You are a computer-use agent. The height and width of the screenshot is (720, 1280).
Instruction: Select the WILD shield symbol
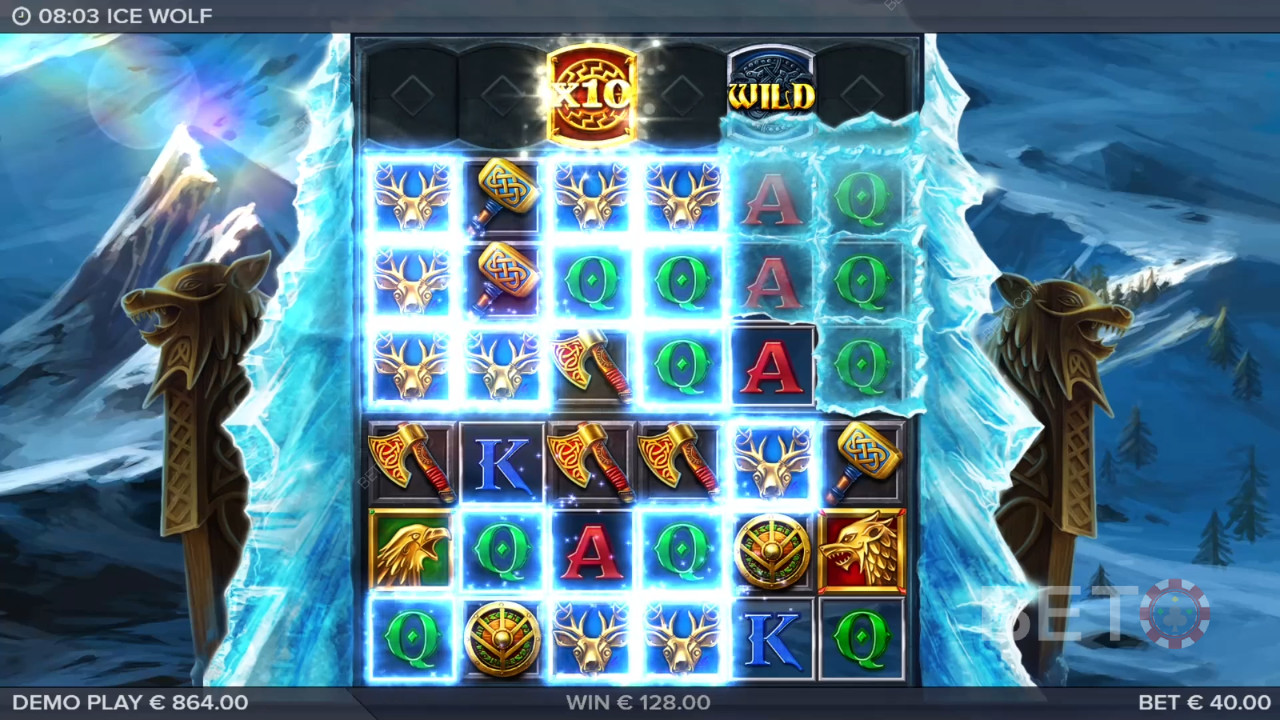[x=771, y=93]
